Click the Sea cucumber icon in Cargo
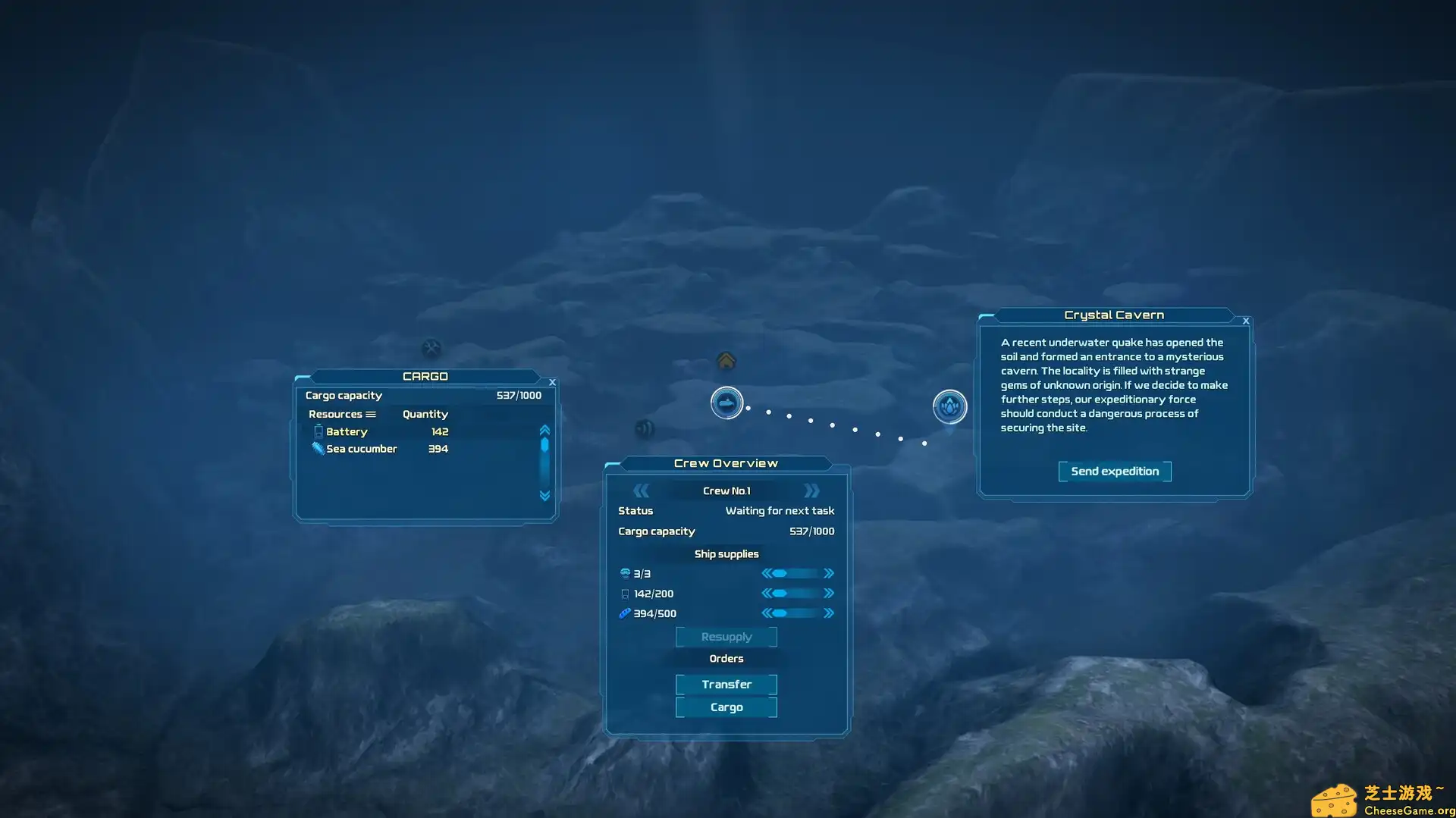Image resolution: width=1456 pixels, height=818 pixels. pyautogui.click(x=318, y=448)
